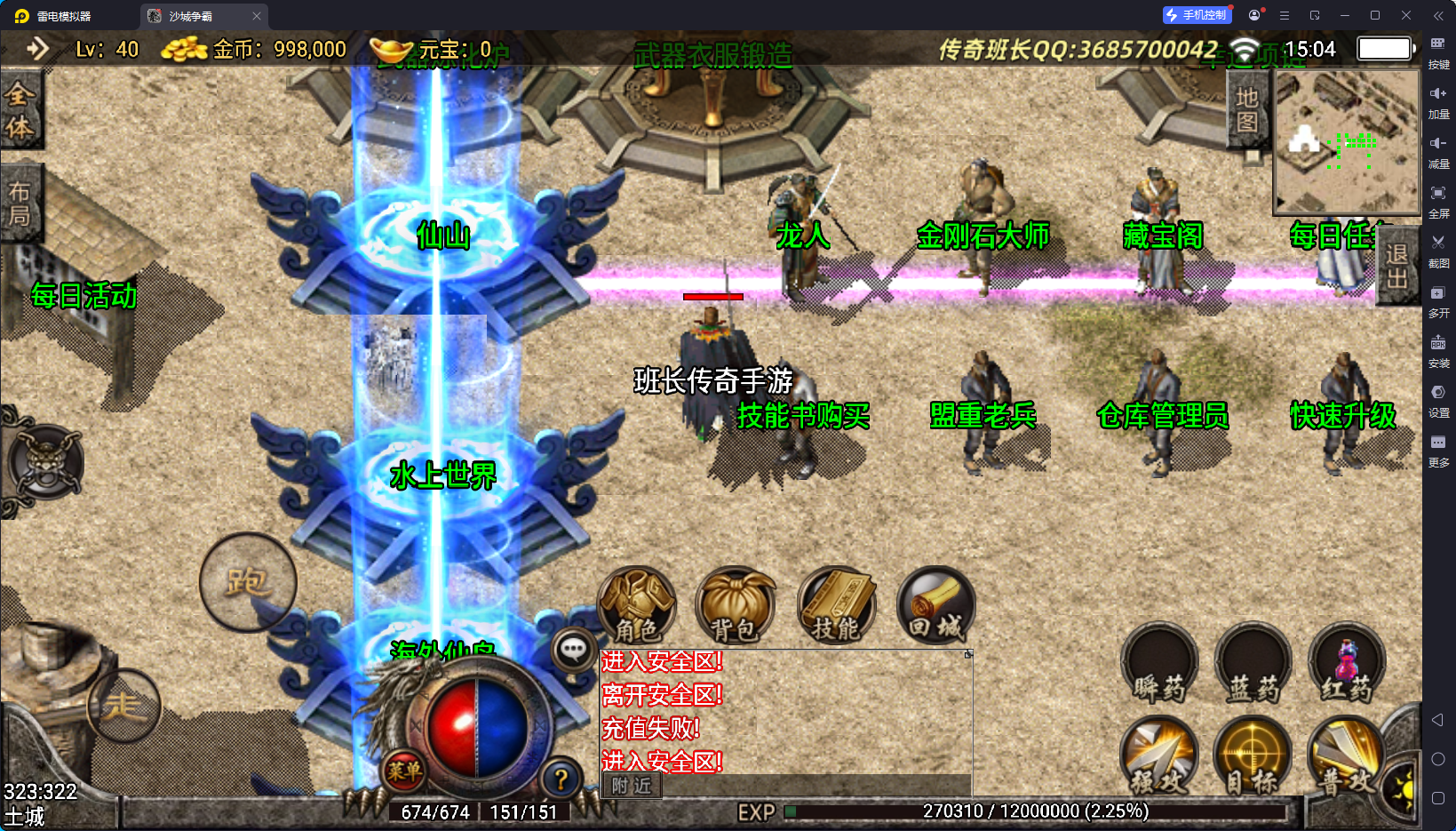Screen dimensions: 1456x831
Task: Tap the 目标 target button
Action: 1253,757
